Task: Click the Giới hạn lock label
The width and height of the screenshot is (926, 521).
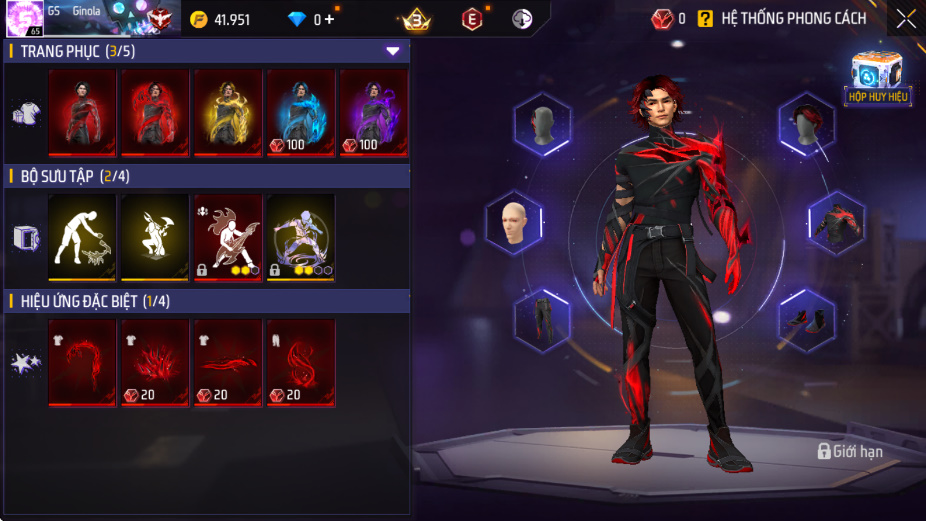Action: [x=850, y=452]
